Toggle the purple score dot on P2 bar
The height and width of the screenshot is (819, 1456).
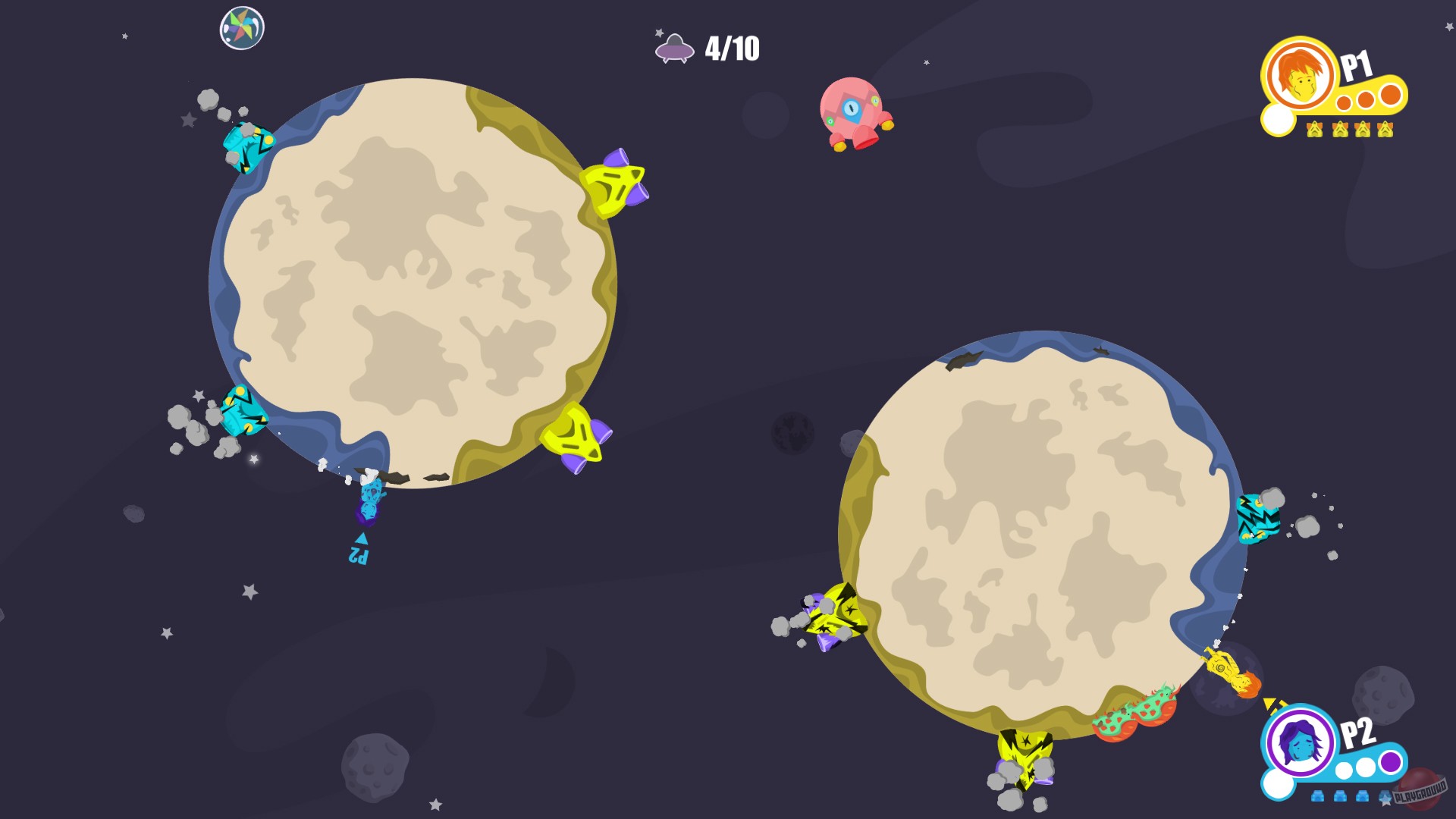coord(1390,762)
